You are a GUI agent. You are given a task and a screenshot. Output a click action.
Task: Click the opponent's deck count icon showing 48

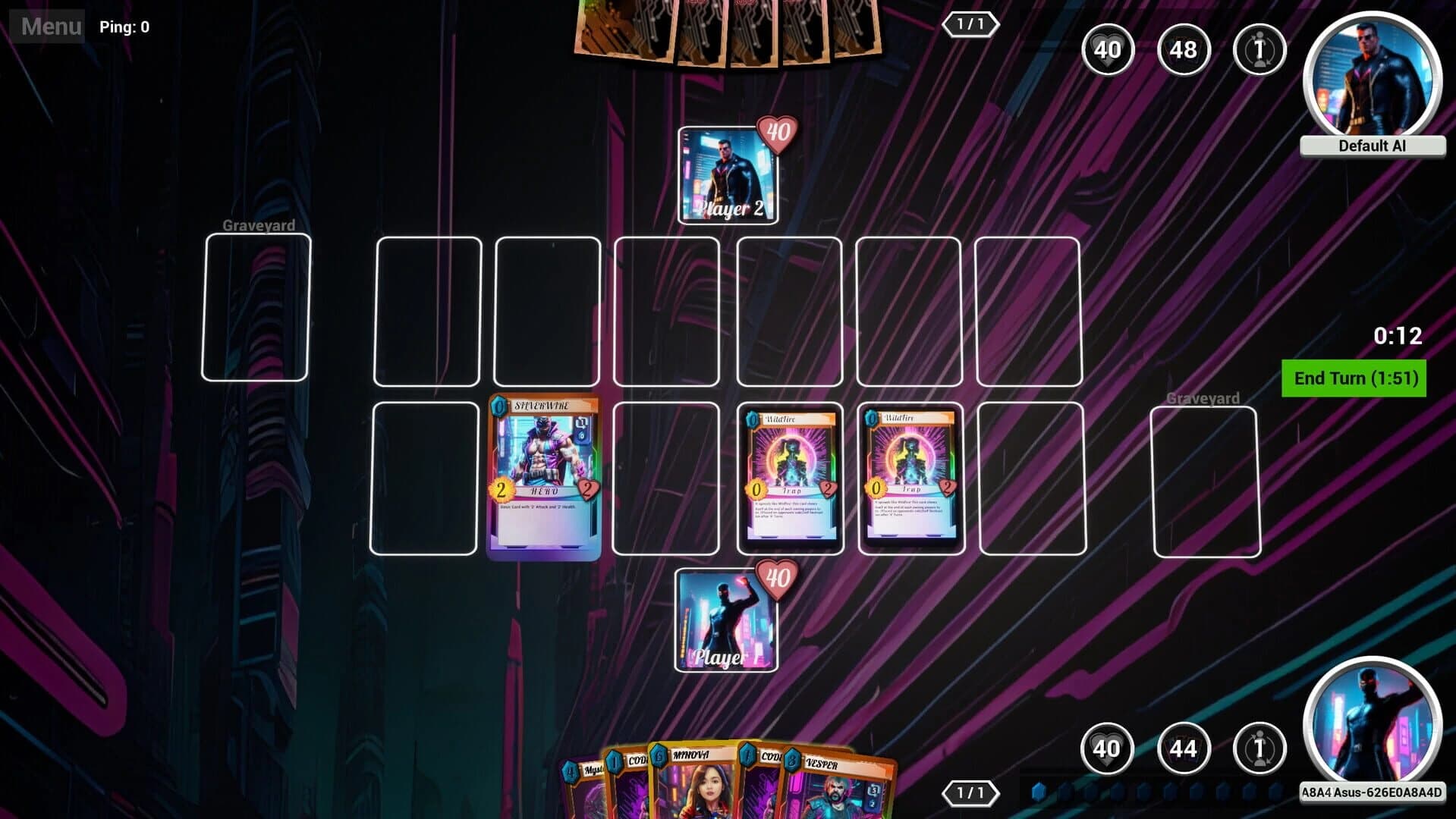tap(1183, 50)
